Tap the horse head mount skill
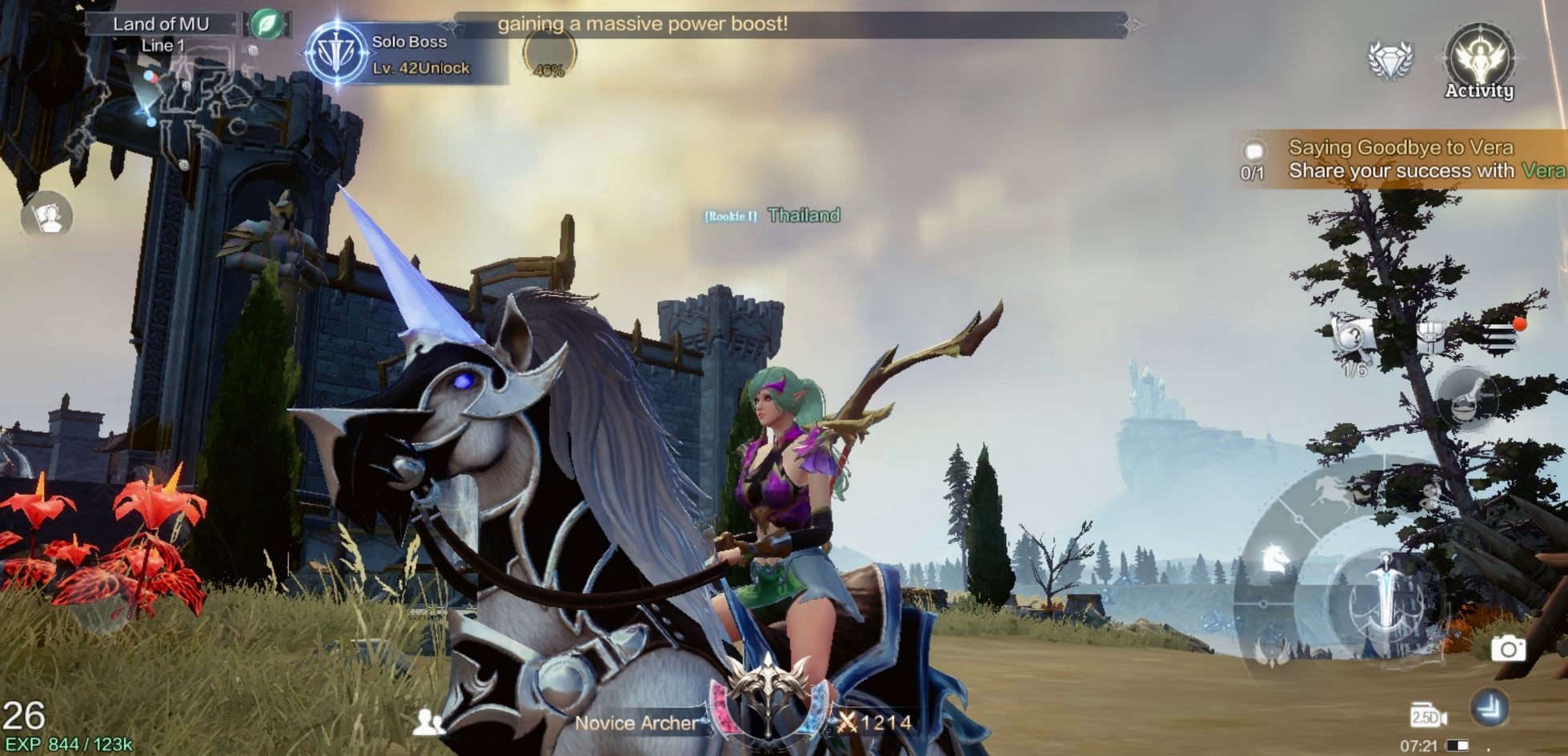 point(1275,558)
